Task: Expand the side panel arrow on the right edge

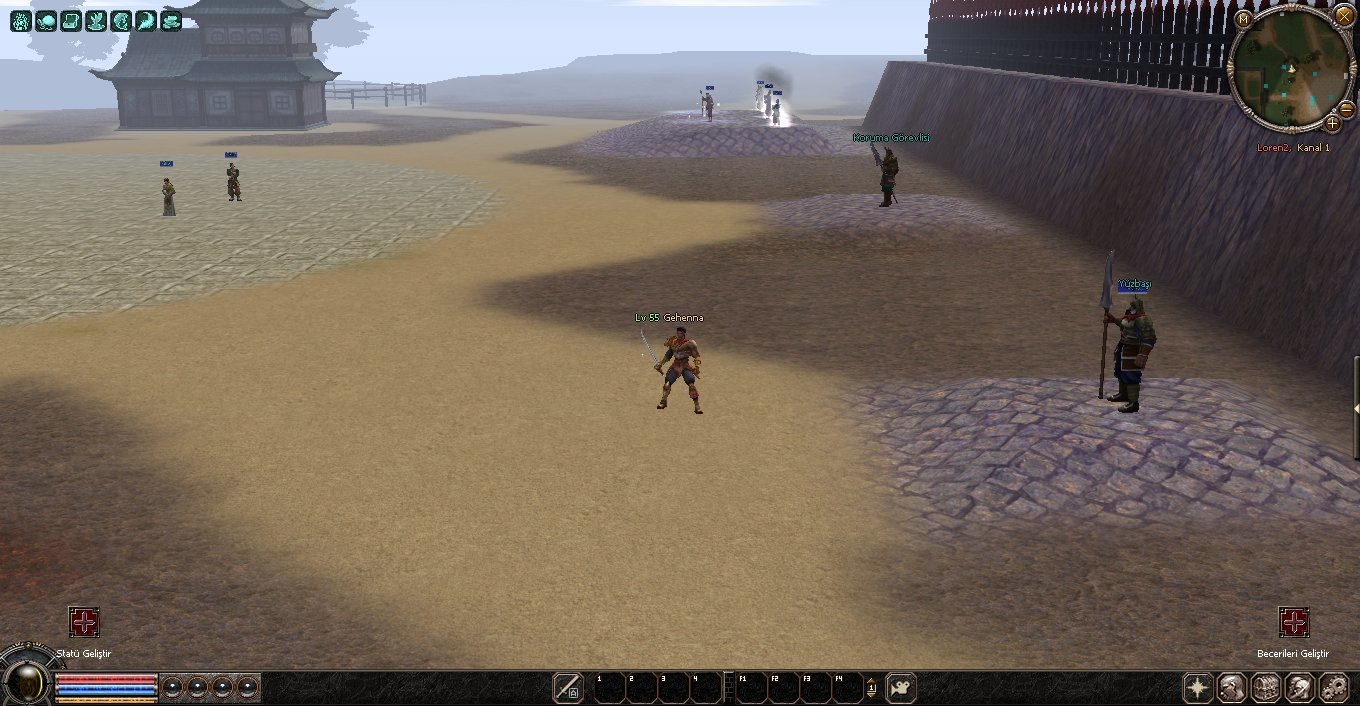Action: [1356, 409]
